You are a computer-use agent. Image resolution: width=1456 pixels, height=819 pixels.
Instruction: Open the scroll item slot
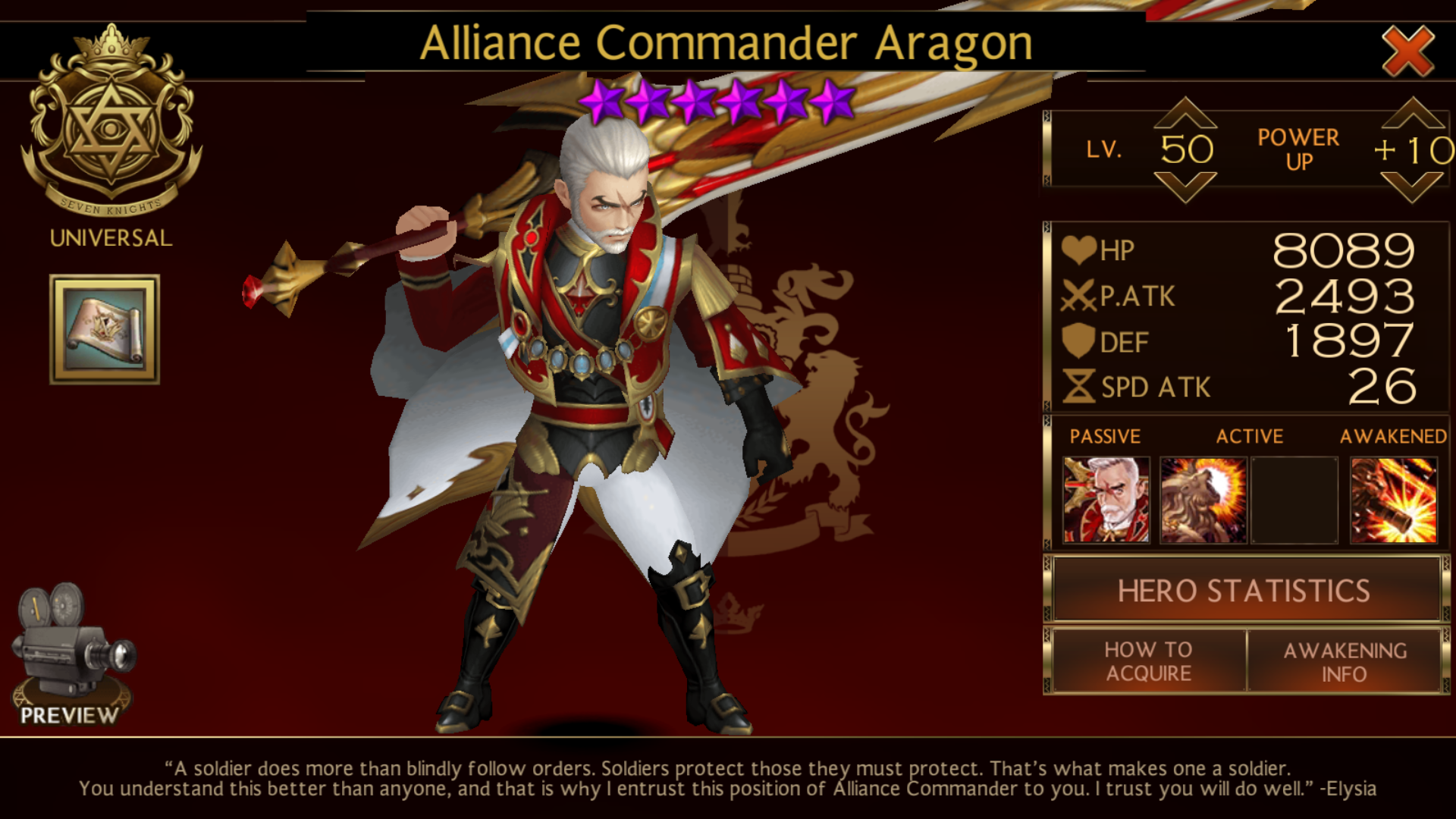click(105, 329)
